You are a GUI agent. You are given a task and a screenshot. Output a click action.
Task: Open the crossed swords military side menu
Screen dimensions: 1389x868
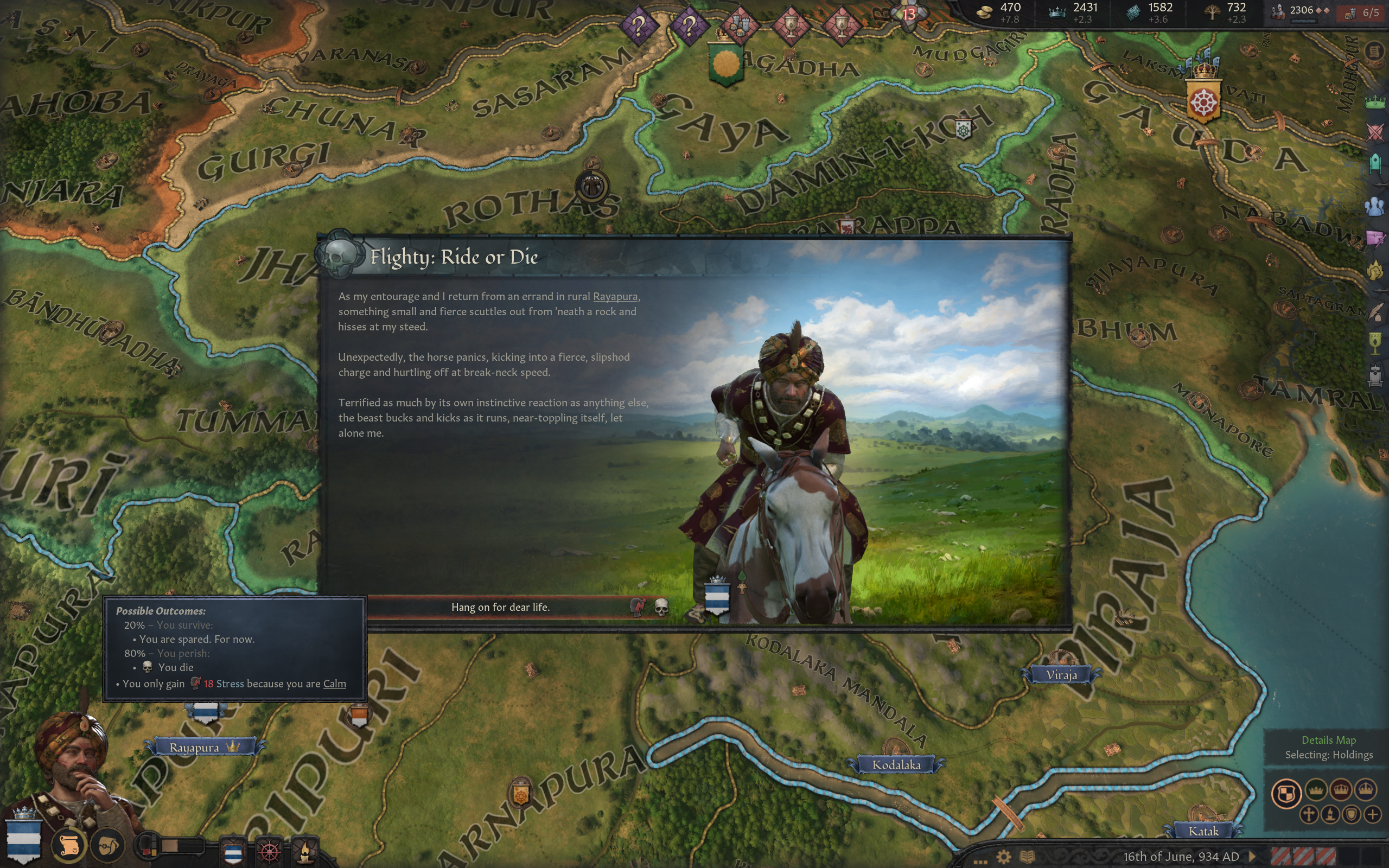[x=1375, y=132]
